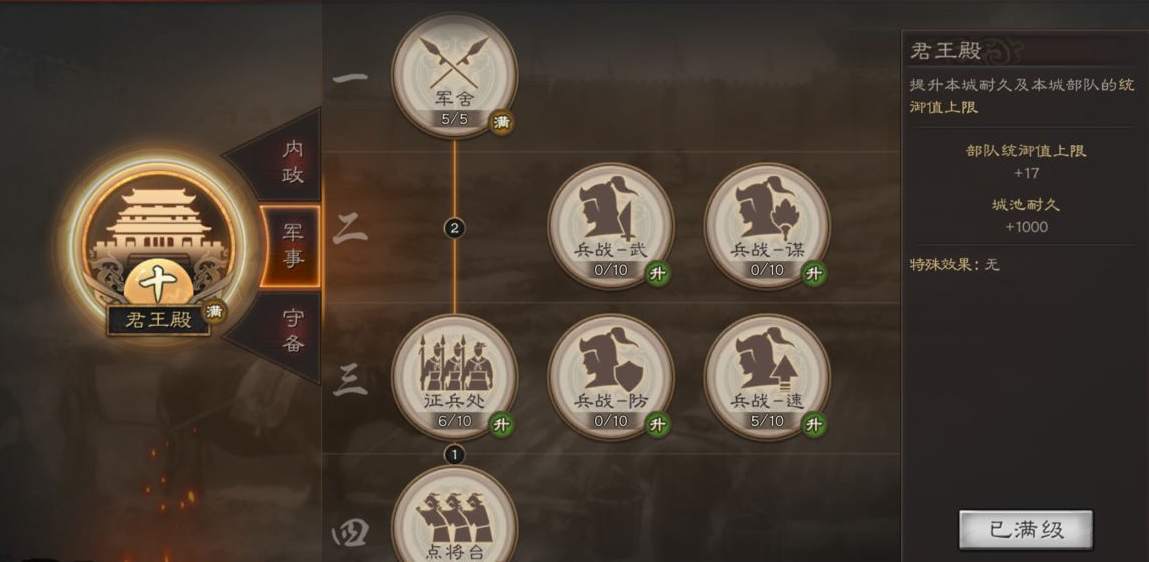Choose the 兵战-谋 building
Screen dimensions: 1149x562
click(767, 225)
